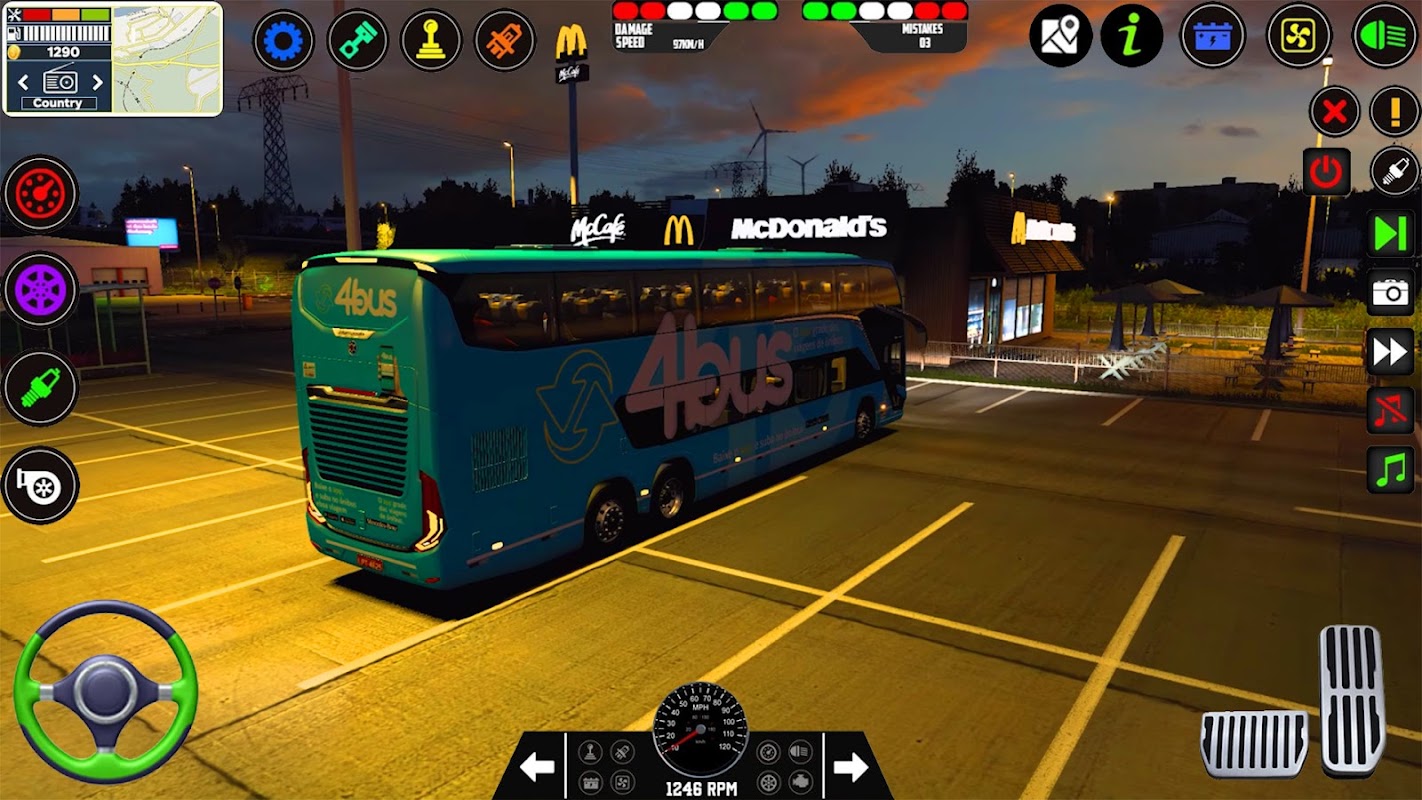
Task: Tap the blue gear settings icon
Action: pyautogui.click(x=283, y=40)
